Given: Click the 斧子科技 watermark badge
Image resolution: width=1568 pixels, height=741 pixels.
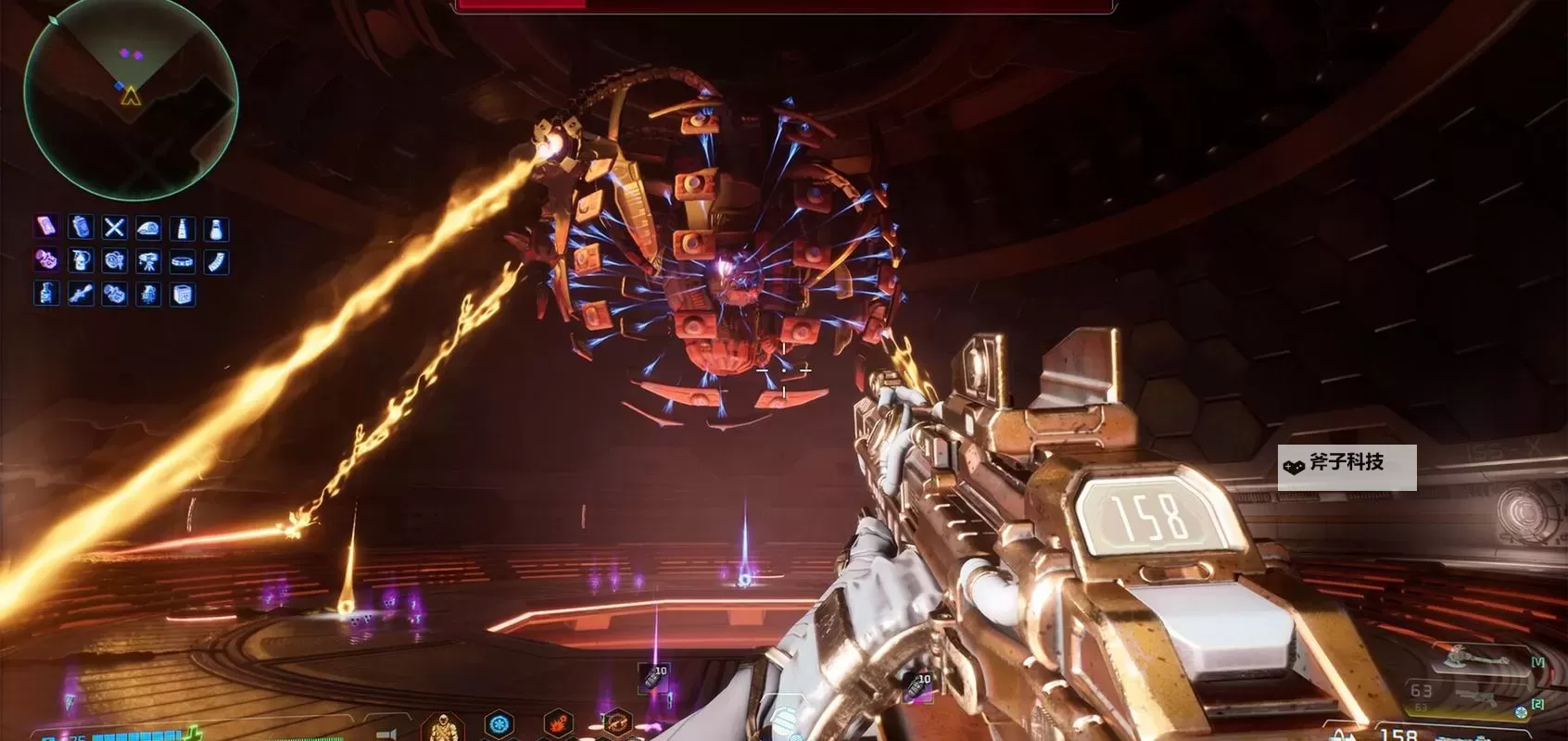Looking at the screenshot, I should point(1347,467).
